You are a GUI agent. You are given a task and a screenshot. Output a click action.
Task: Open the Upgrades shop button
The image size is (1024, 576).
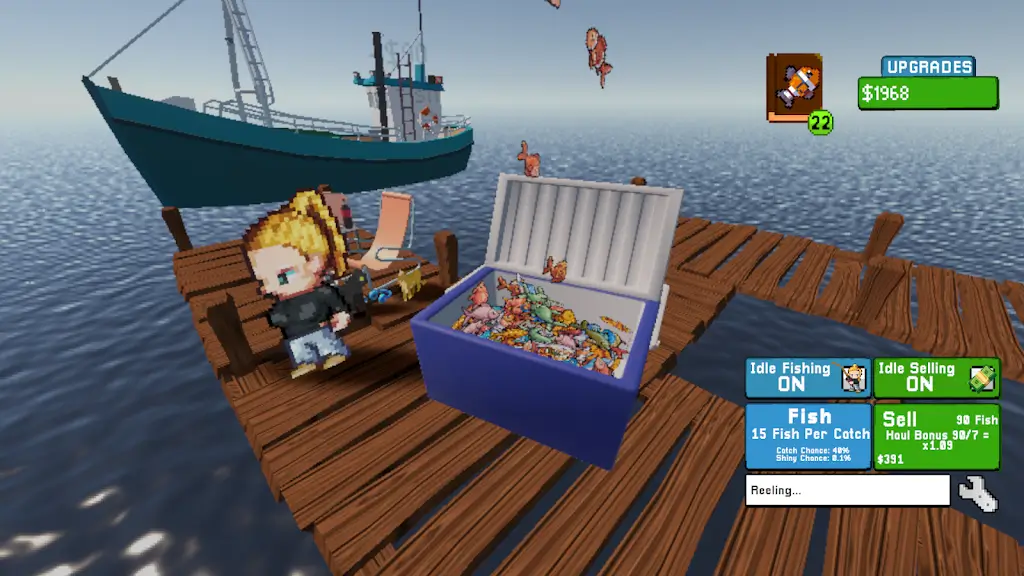pyautogui.click(x=927, y=68)
